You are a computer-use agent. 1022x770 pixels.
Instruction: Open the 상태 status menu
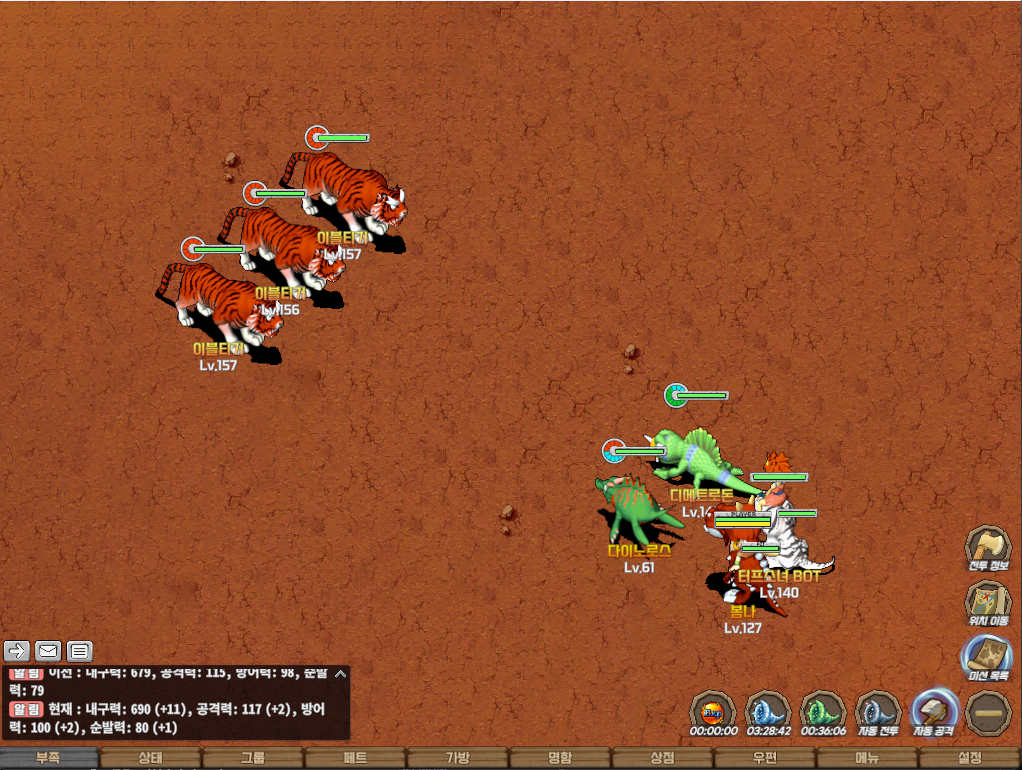pyautogui.click(x=151, y=758)
